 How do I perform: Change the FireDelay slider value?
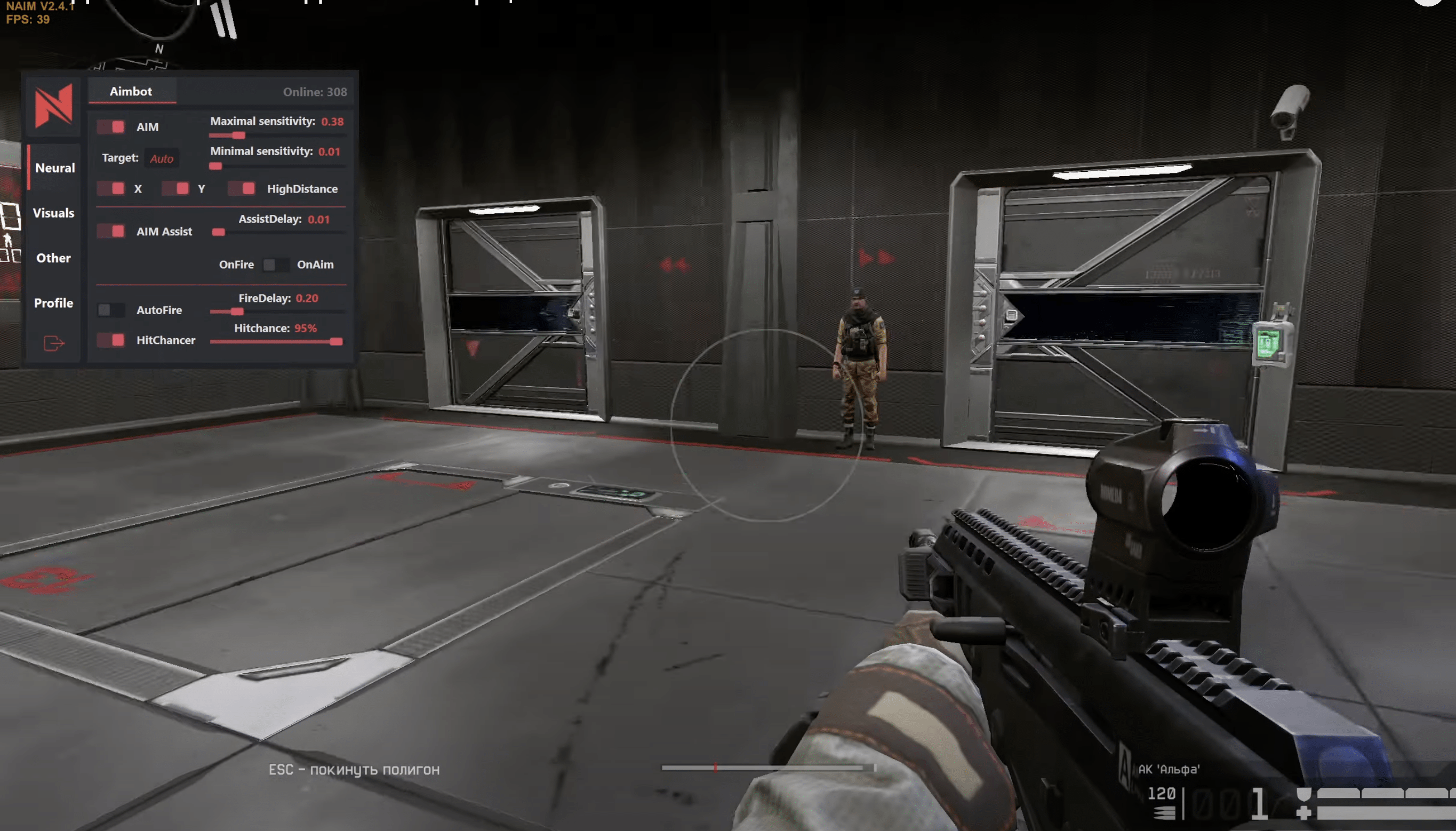pos(237,311)
